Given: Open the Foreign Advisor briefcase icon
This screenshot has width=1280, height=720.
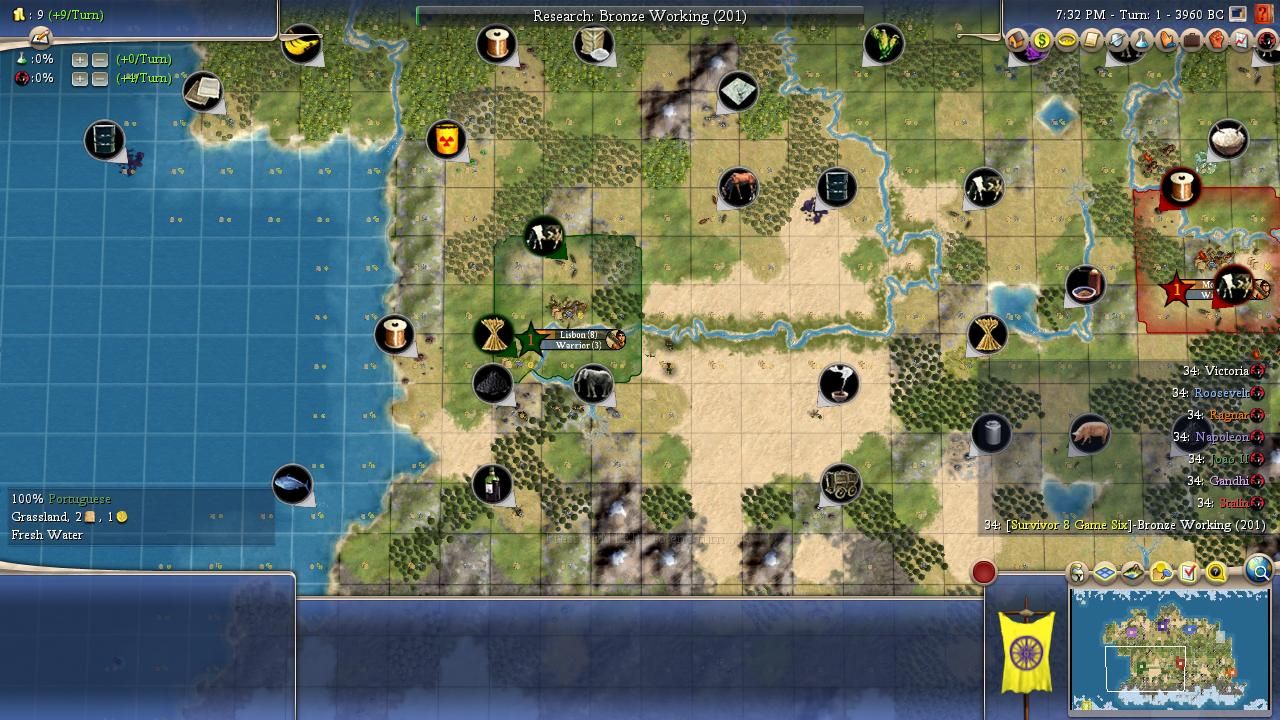Looking at the screenshot, I should coord(1191,41).
